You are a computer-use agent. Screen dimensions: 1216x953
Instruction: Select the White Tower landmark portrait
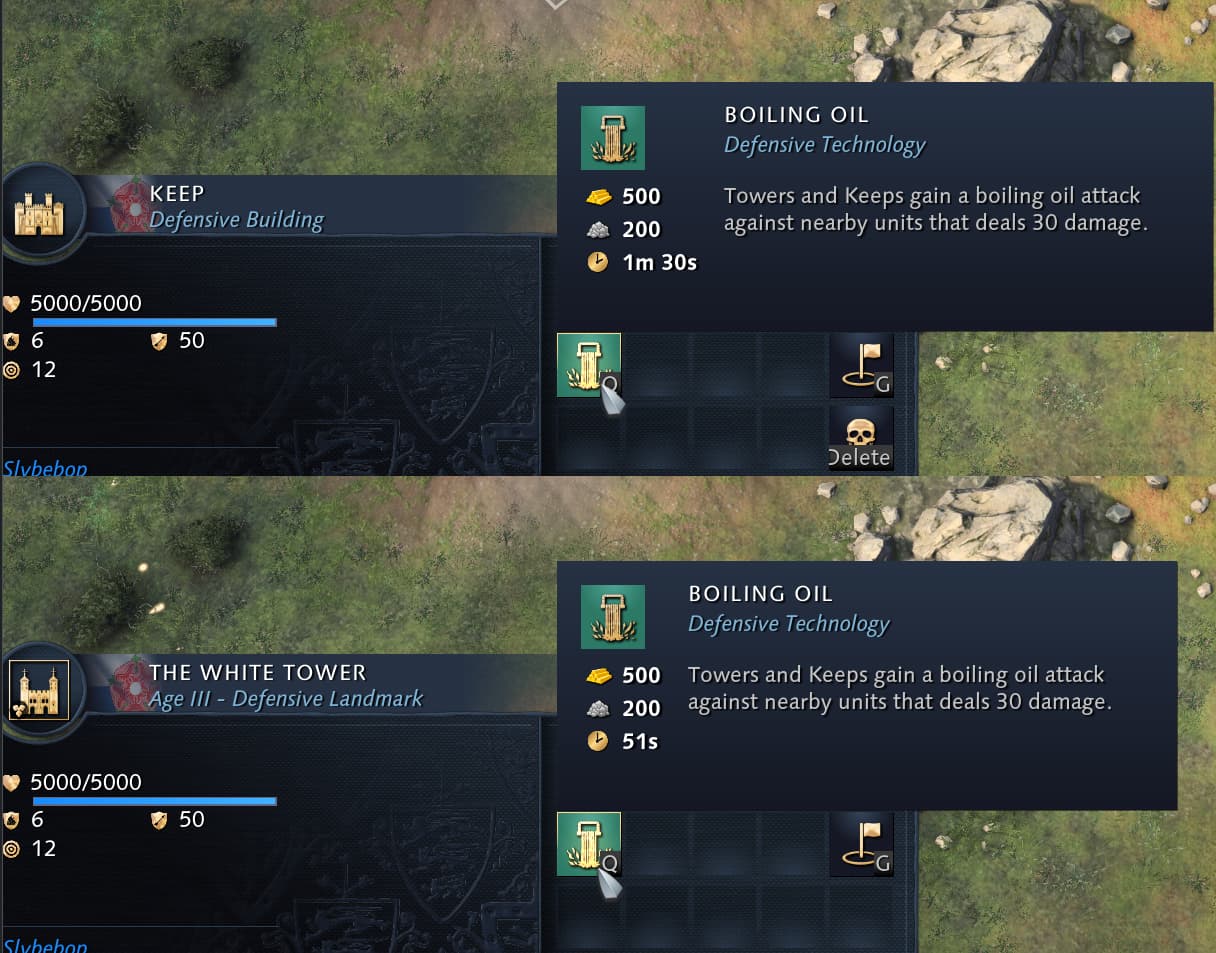pos(39,690)
